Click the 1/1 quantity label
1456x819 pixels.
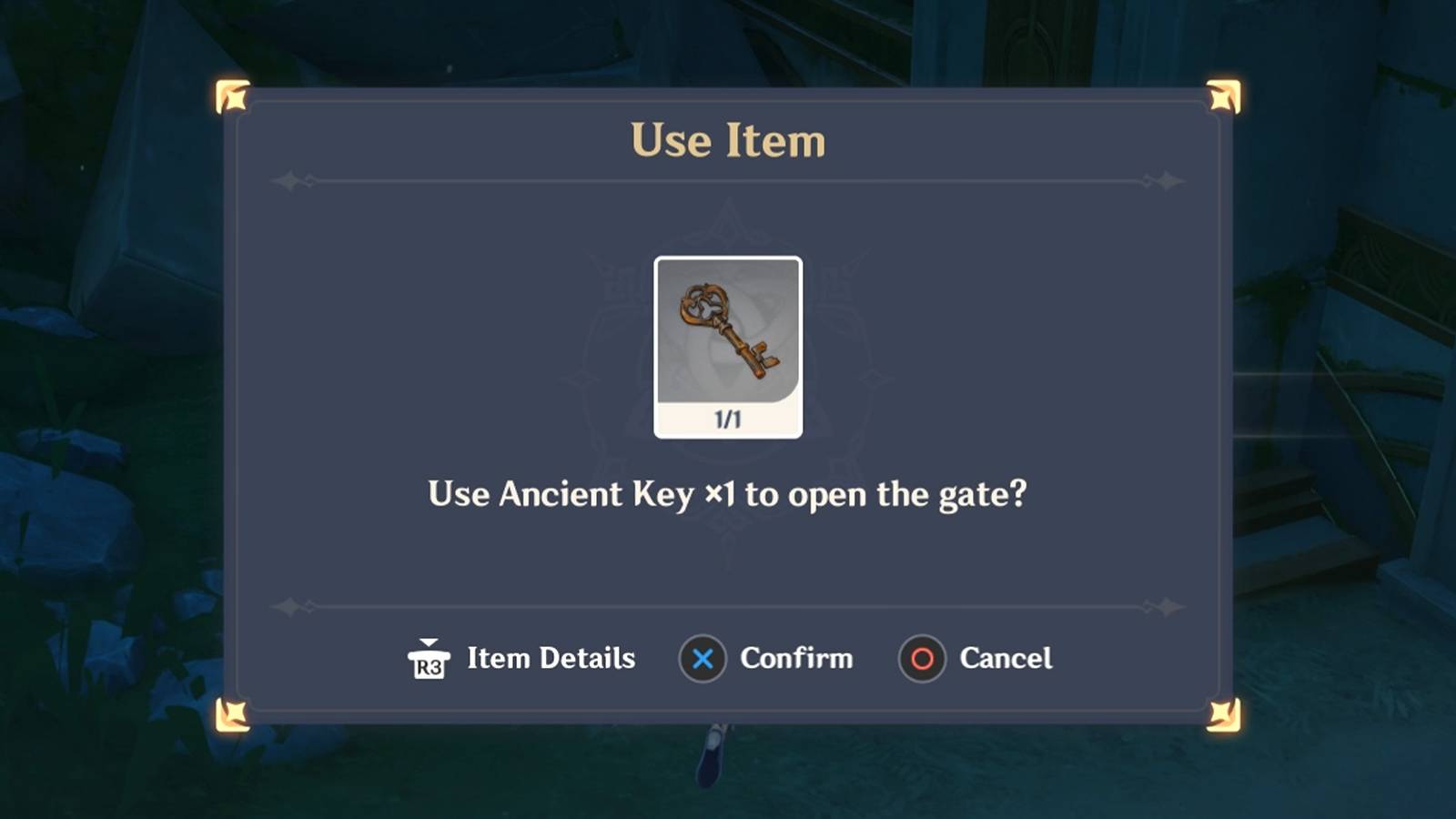728,418
